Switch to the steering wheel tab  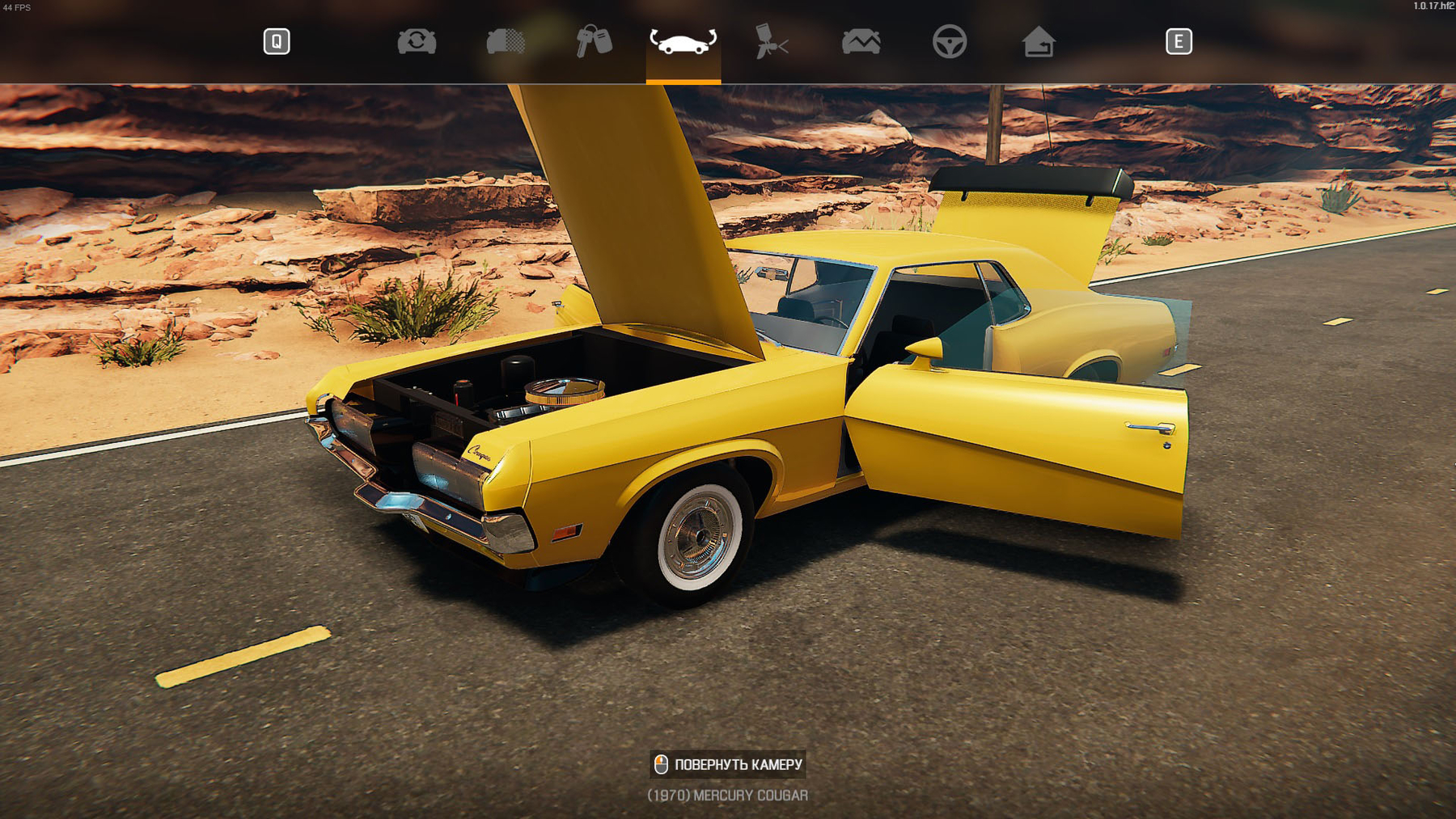pyautogui.click(x=949, y=41)
